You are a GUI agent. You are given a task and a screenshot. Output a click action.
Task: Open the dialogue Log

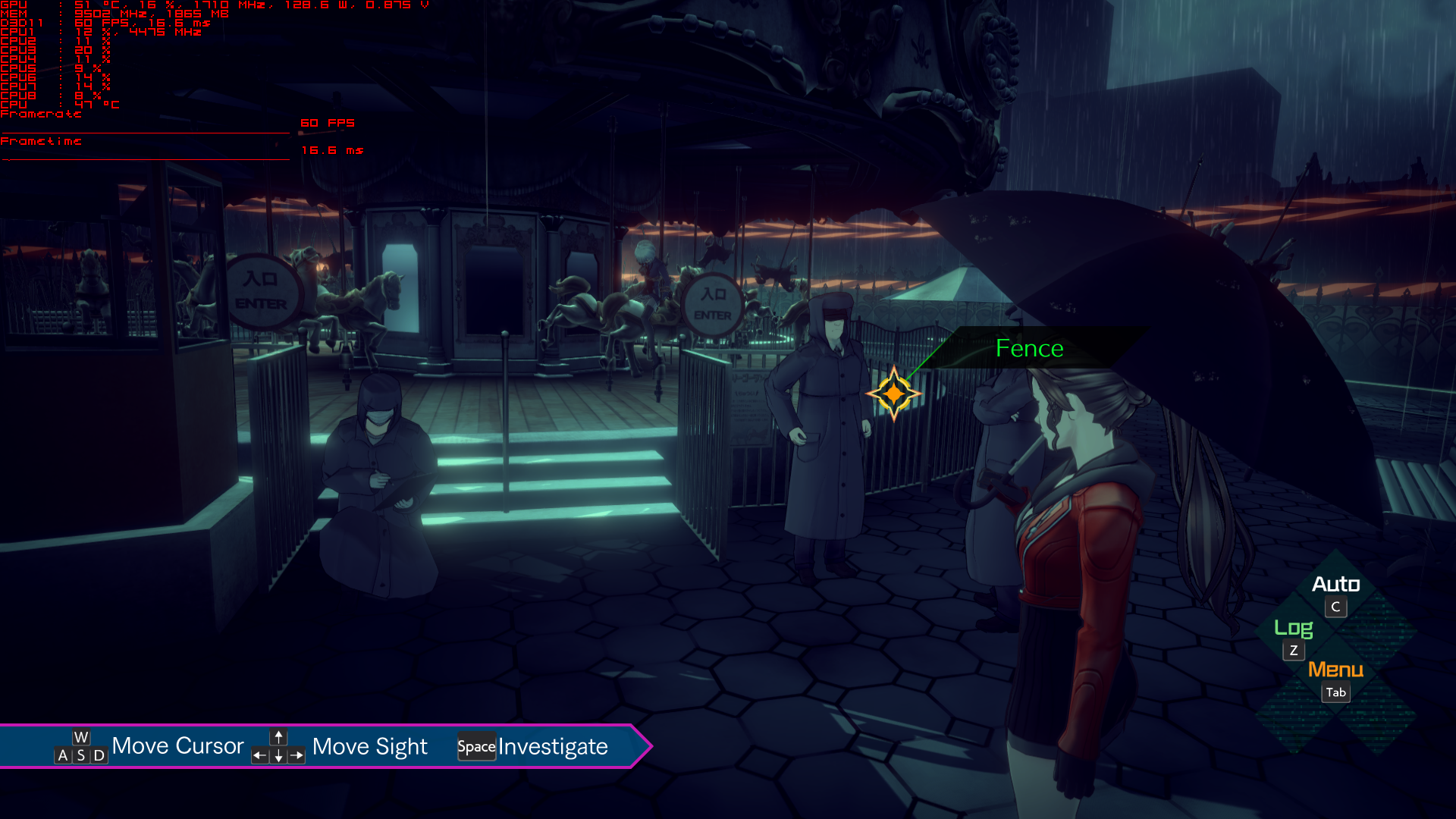(1293, 629)
